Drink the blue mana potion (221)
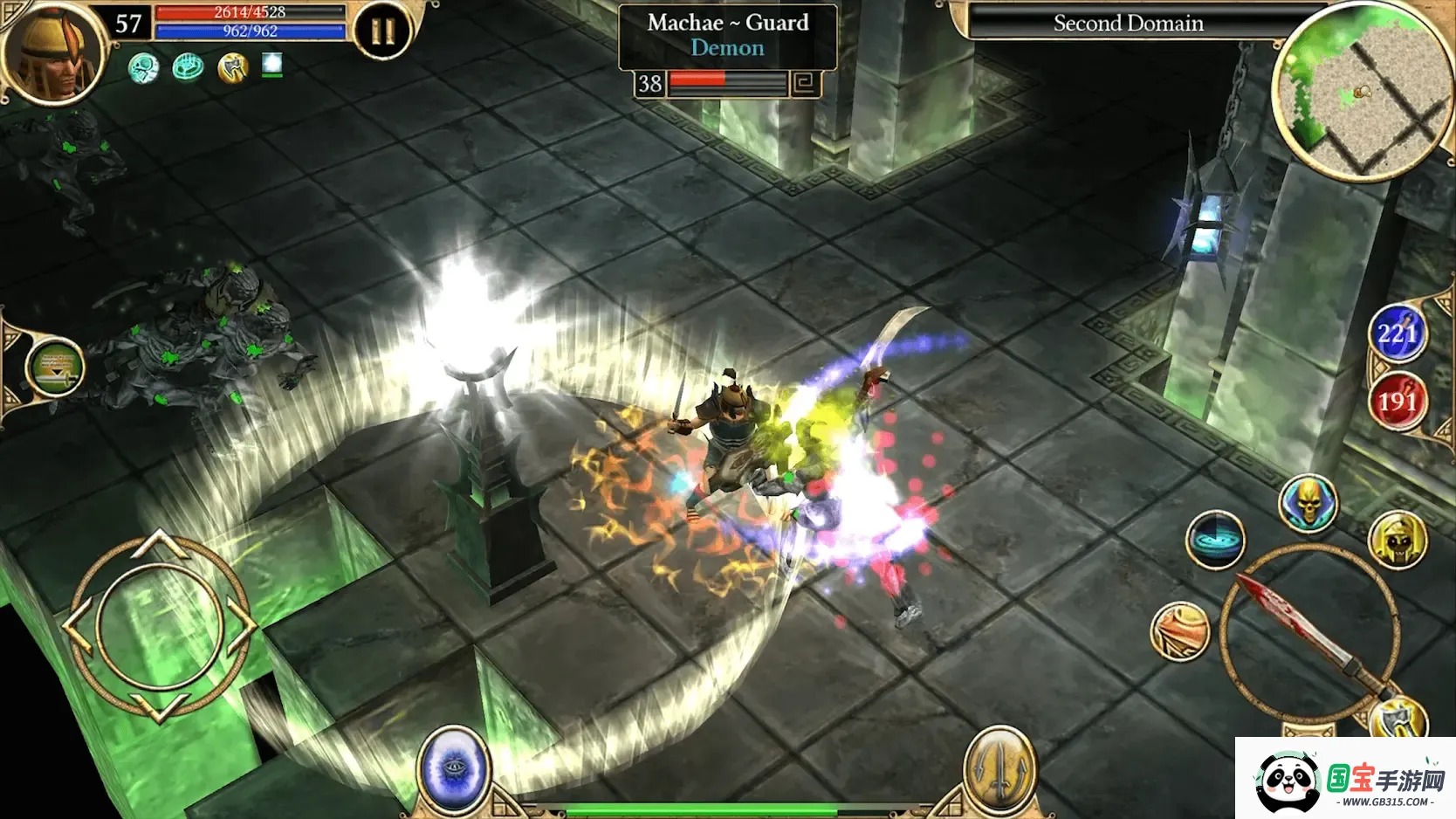The image size is (1456, 819). click(1397, 334)
